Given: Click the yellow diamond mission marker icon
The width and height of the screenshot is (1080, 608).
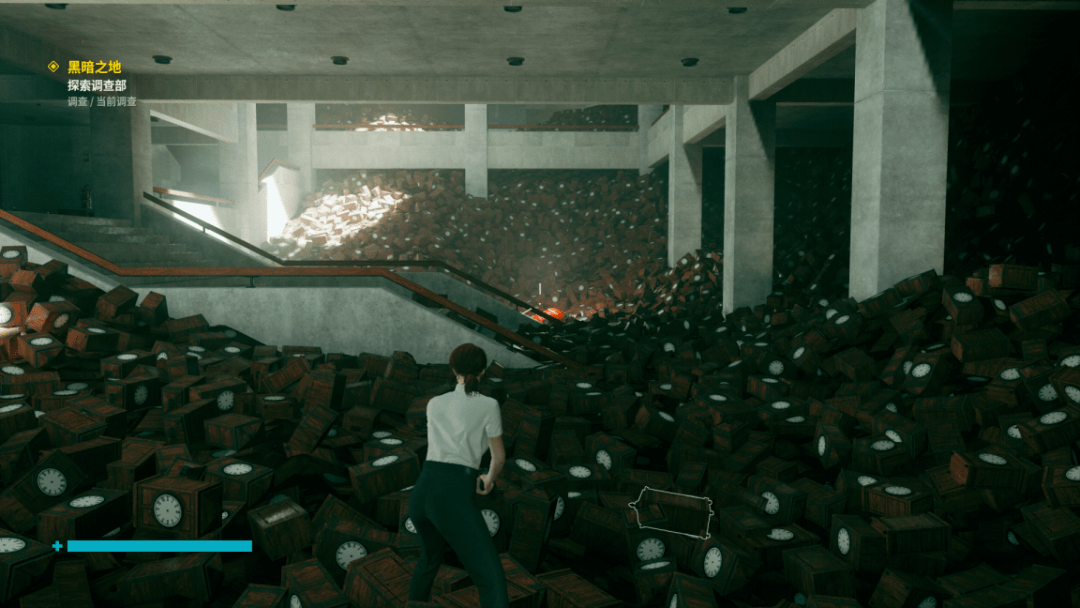Looking at the screenshot, I should [54, 67].
